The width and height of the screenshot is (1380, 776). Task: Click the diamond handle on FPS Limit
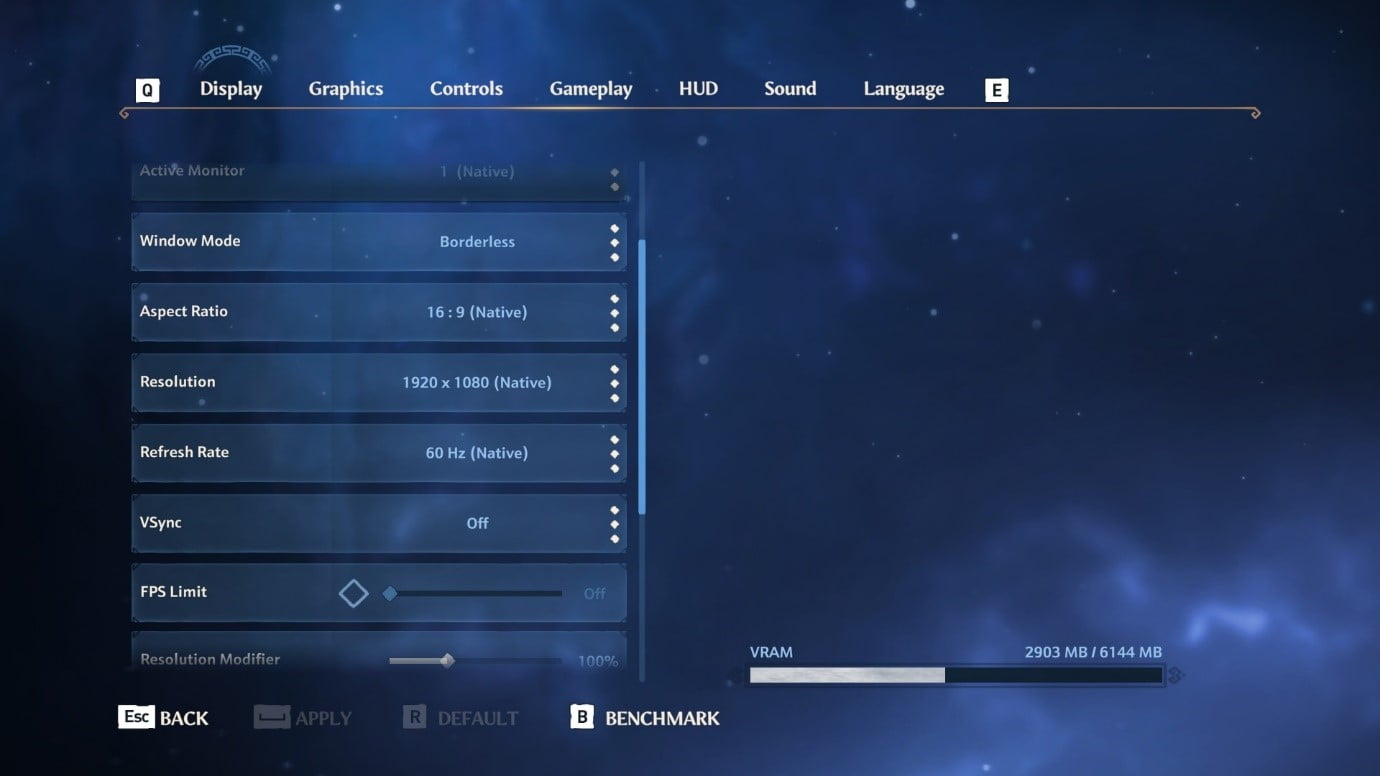point(353,592)
